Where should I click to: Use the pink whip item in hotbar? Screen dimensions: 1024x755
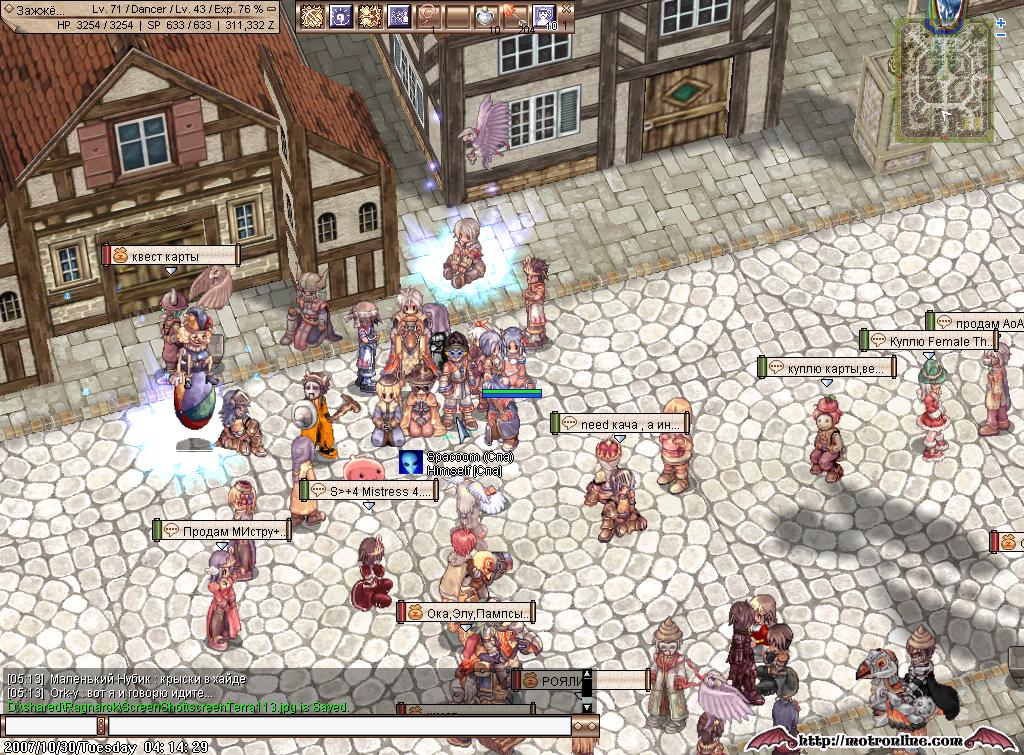point(428,16)
